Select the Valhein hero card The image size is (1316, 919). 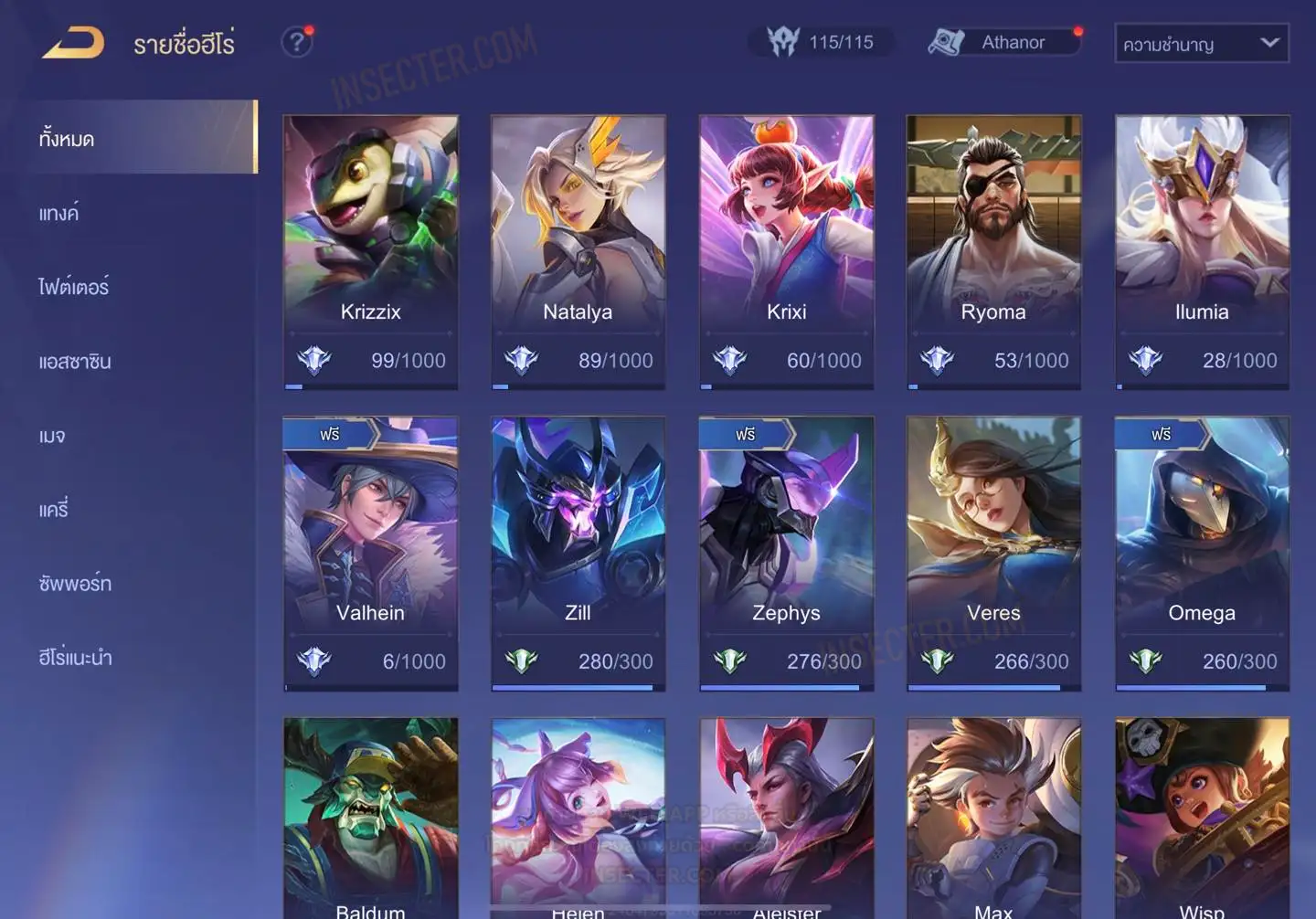tap(370, 553)
